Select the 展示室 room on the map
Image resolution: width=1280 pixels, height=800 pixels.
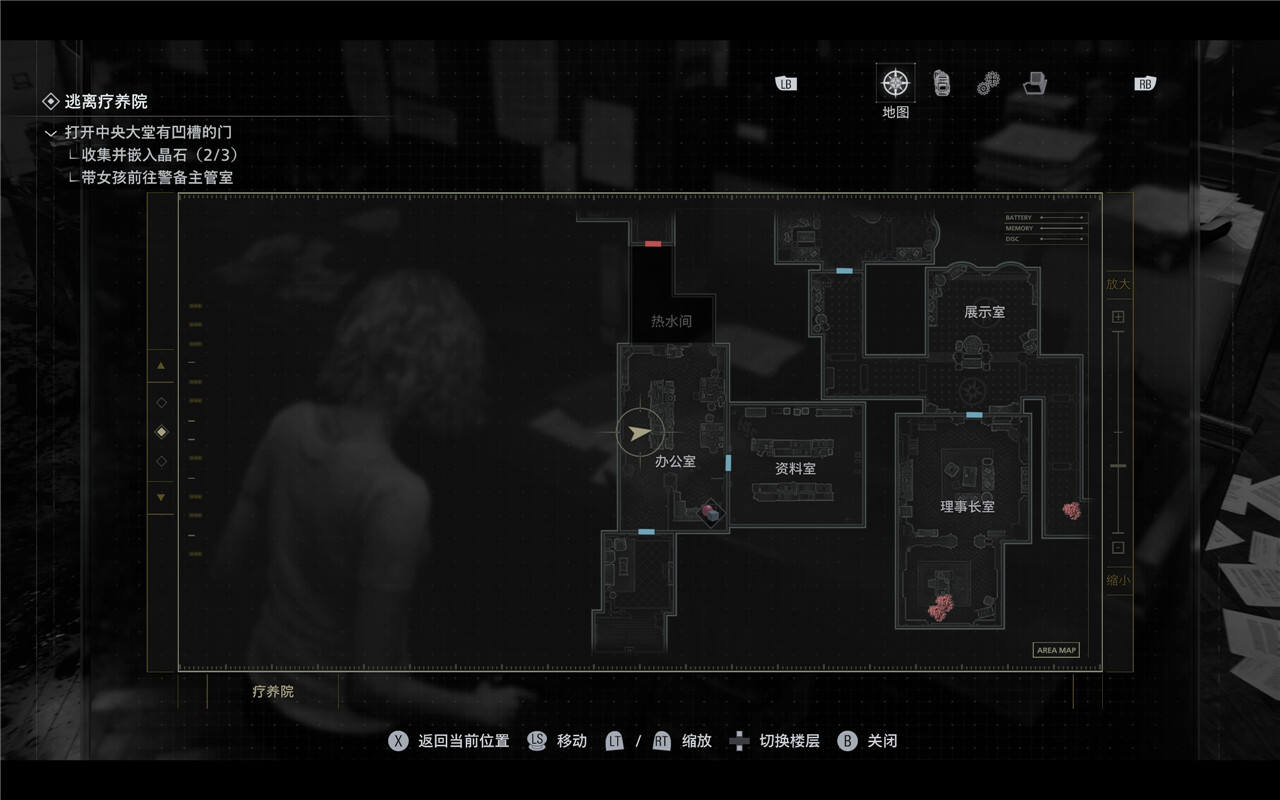(984, 312)
